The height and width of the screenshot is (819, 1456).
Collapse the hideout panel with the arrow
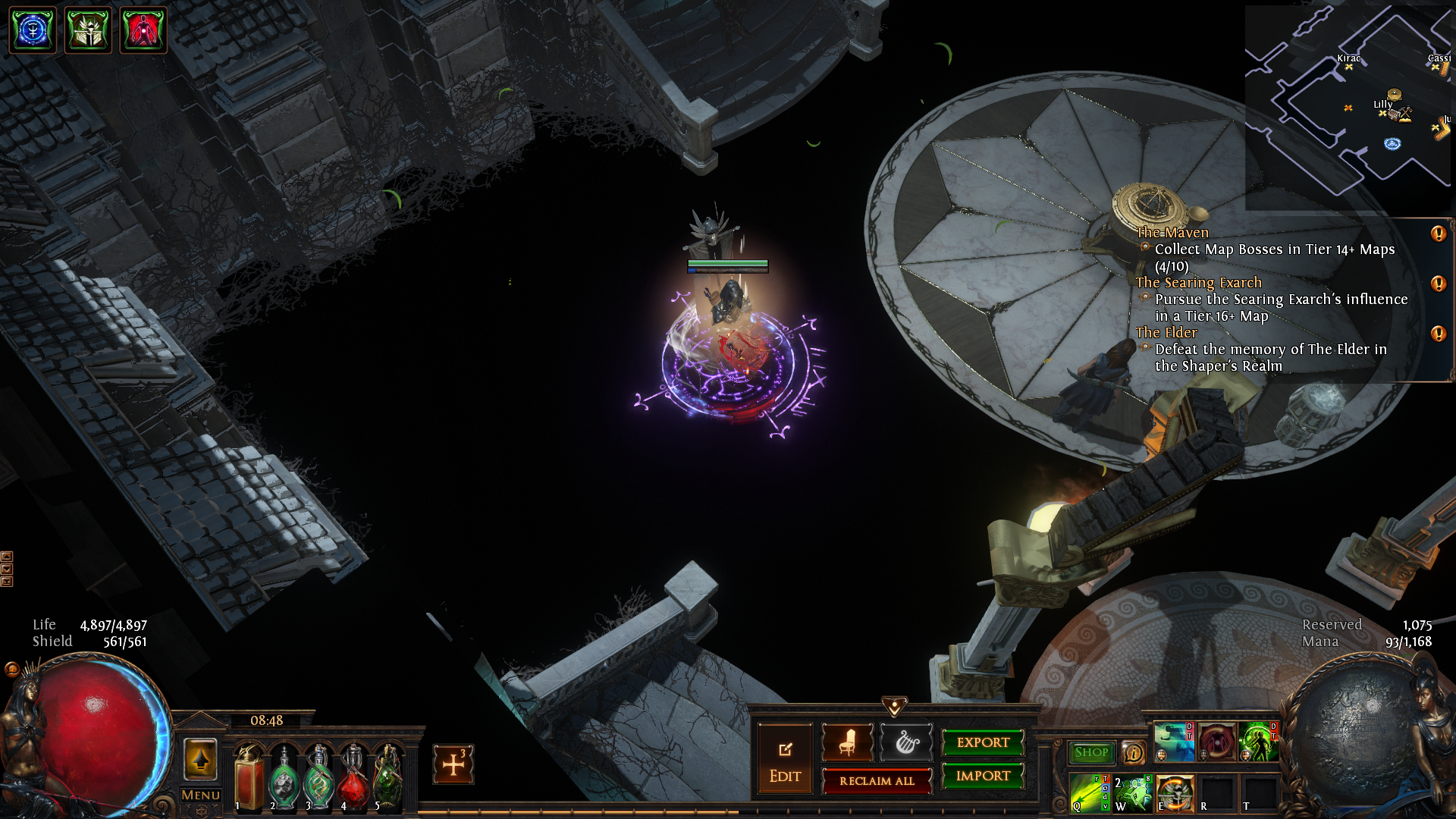click(895, 708)
